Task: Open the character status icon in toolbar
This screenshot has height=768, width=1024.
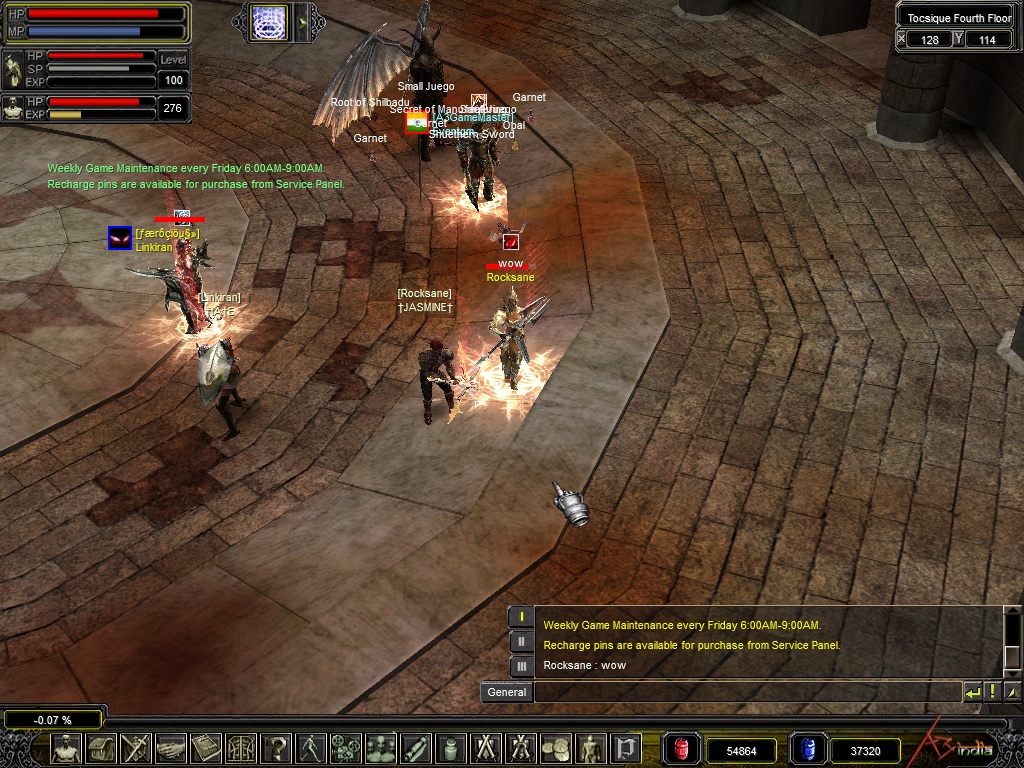Action: (67, 748)
